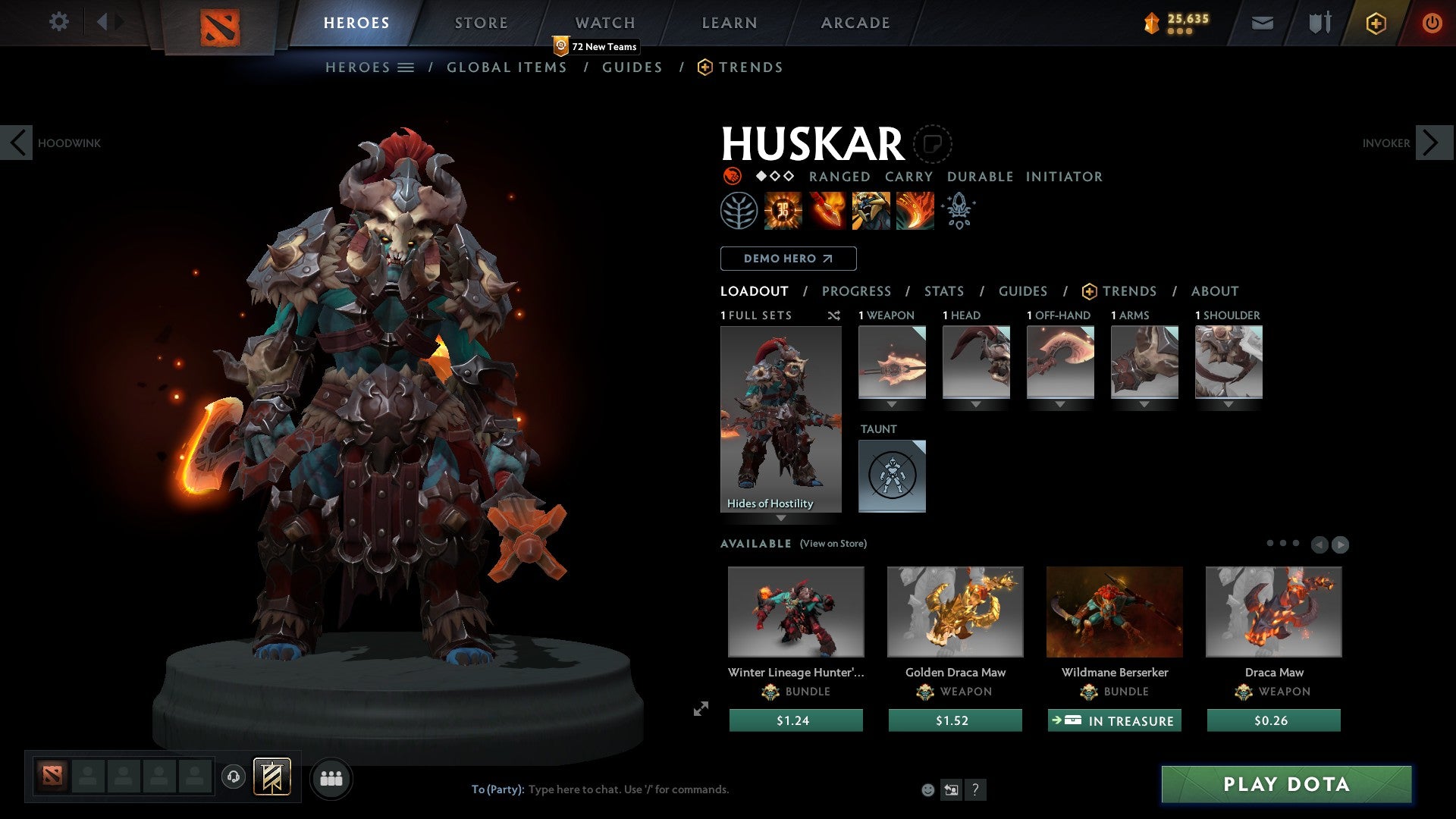
Task: Select the Golden Draca Maw thumbnail
Action: (x=955, y=611)
